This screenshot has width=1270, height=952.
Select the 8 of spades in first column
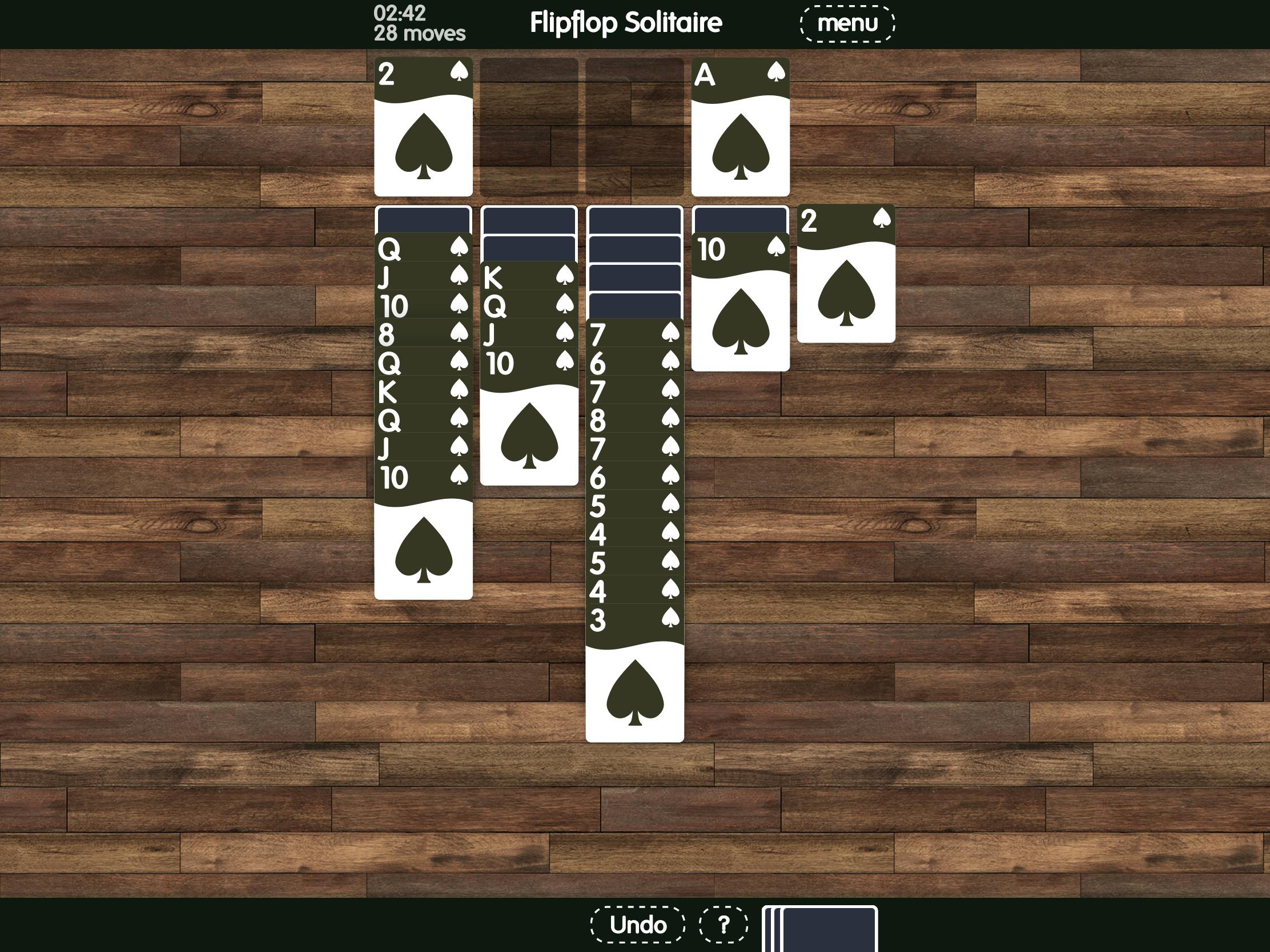(423, 333)
